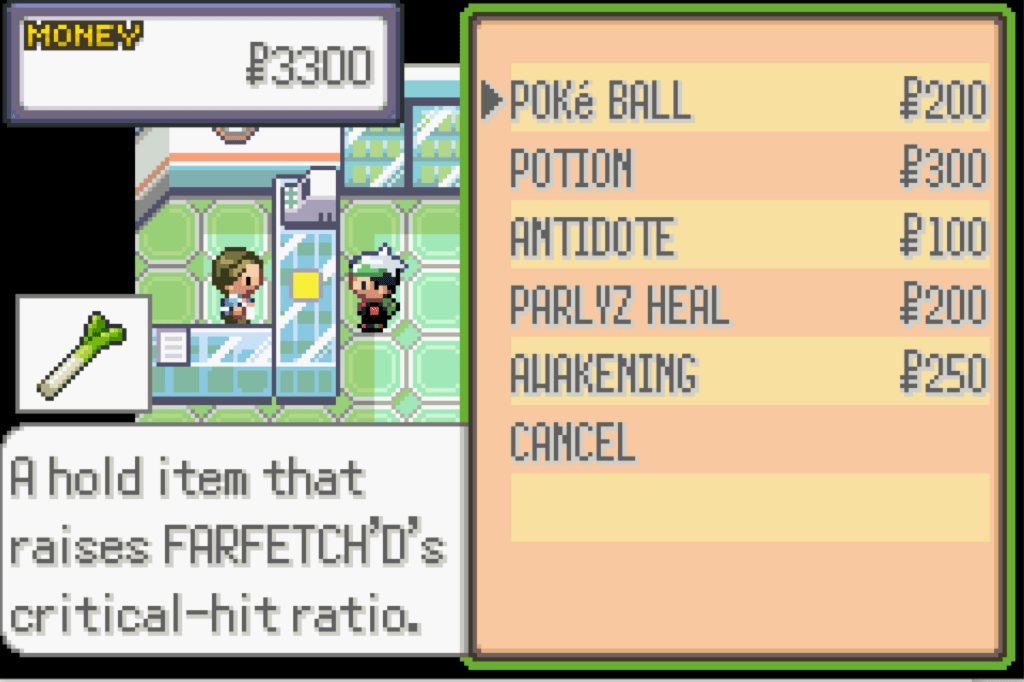Select POKé BALL in the shop list
This screenshot has height=682, width=1024.
[x=600, y=101]
